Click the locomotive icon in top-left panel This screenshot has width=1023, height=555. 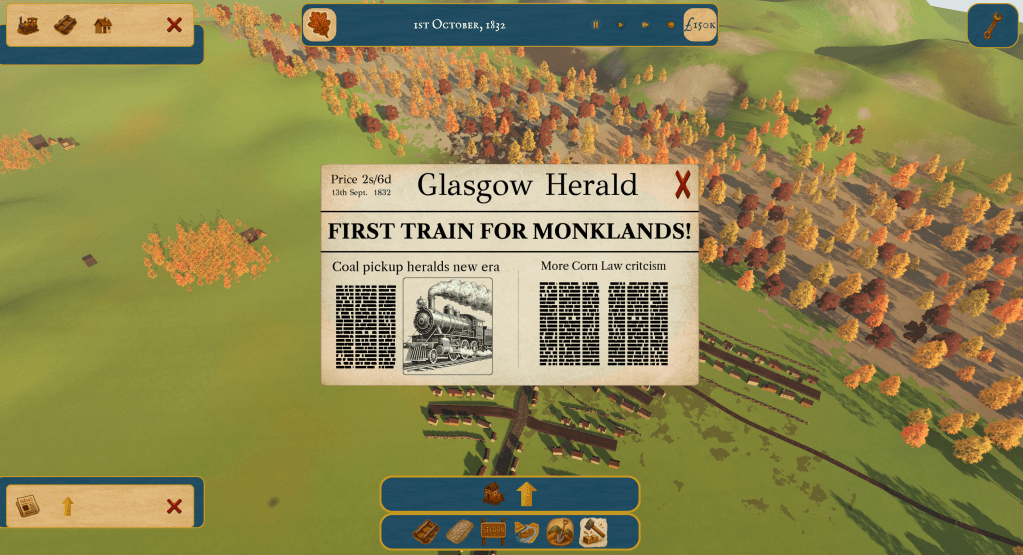tap(28, 25)
